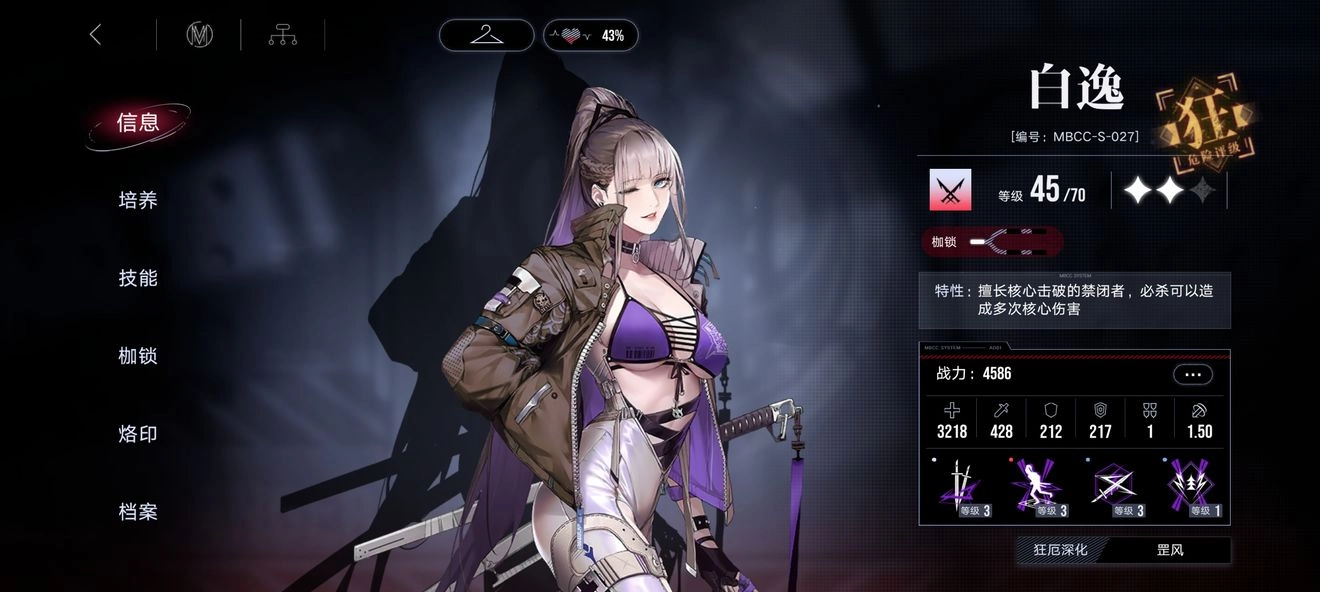
Task: Select the sword skill icon
Action: pos(960,488)
